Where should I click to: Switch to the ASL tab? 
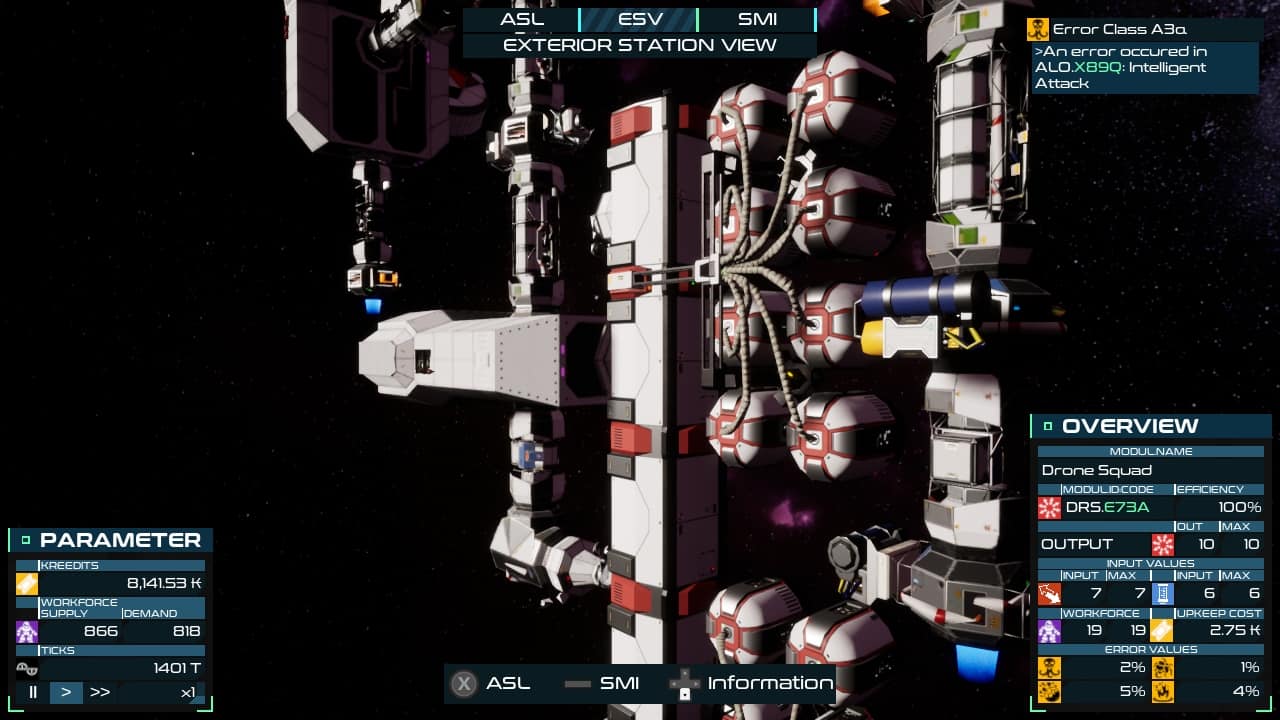pyautogui.click(x=521, y=19)
